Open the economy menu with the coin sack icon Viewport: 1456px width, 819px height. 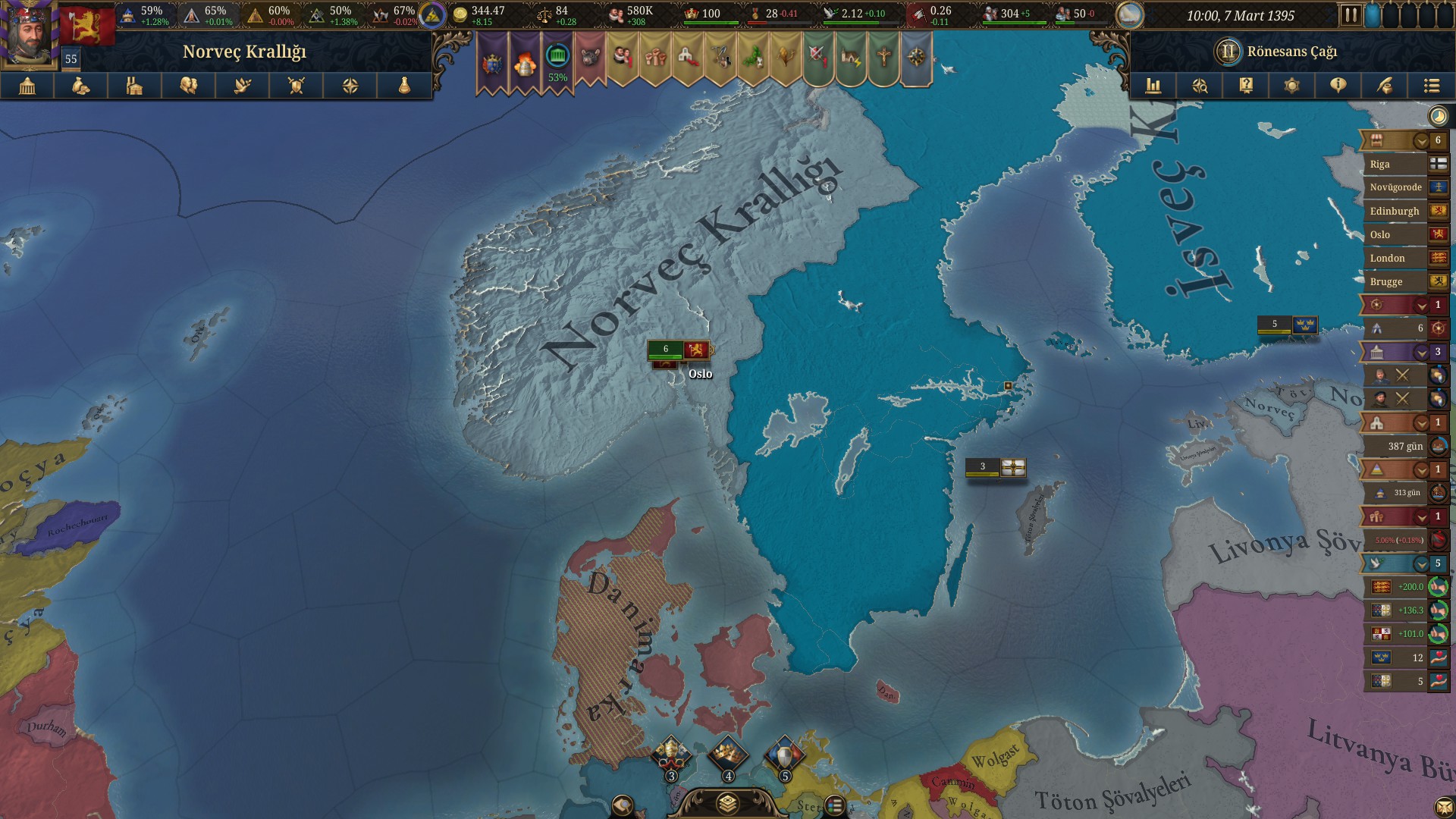(x=81, y=86)
